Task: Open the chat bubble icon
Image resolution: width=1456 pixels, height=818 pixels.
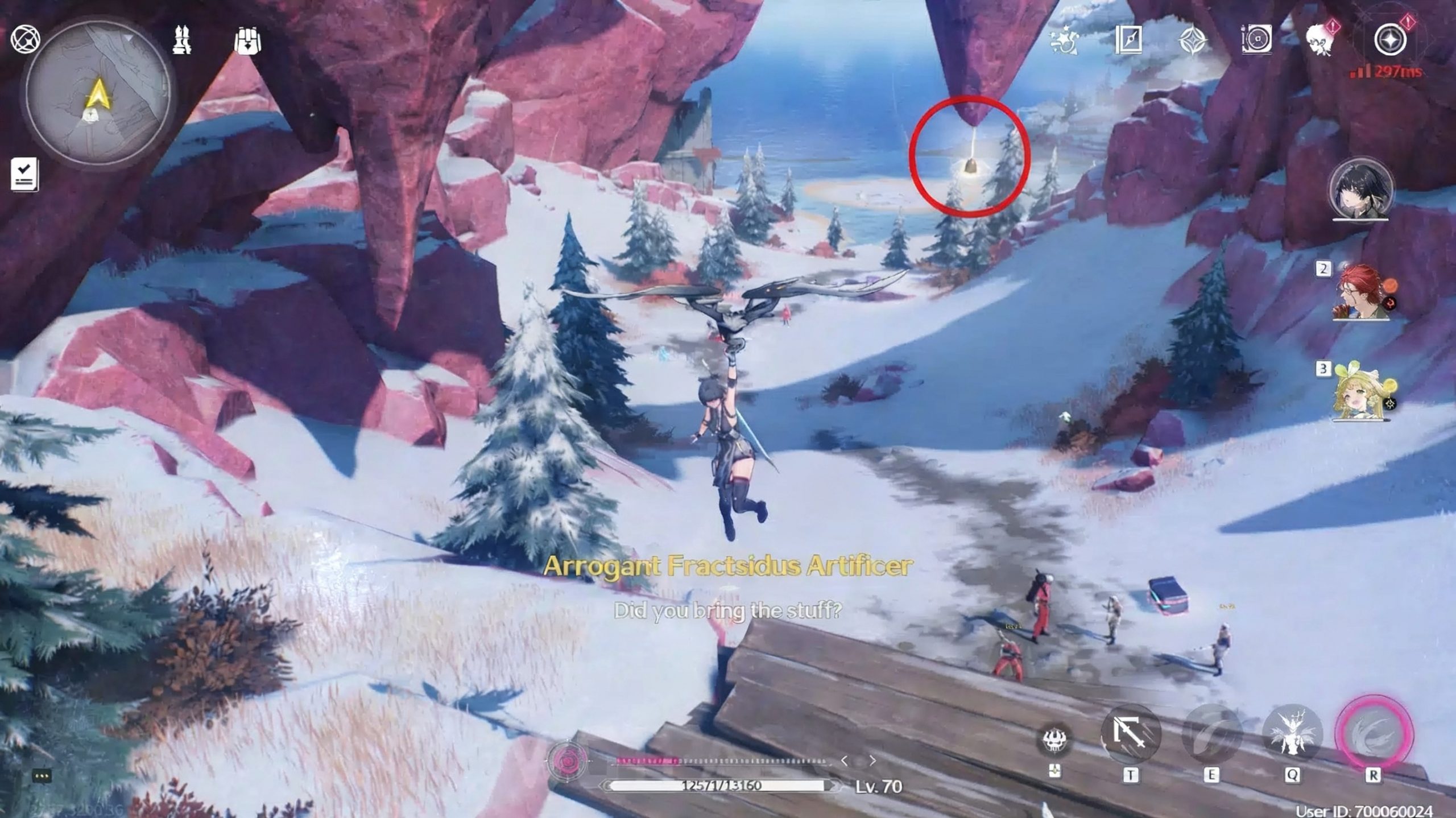Action: pos(43,775)
